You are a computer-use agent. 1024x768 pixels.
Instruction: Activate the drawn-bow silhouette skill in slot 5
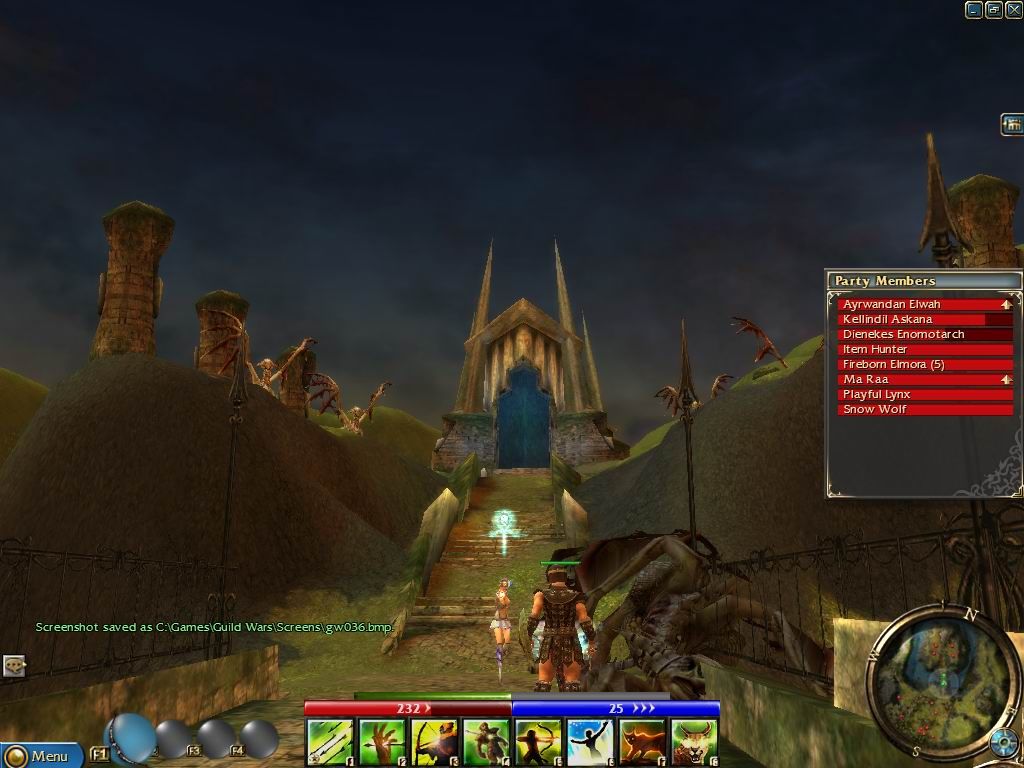(538, 743)
